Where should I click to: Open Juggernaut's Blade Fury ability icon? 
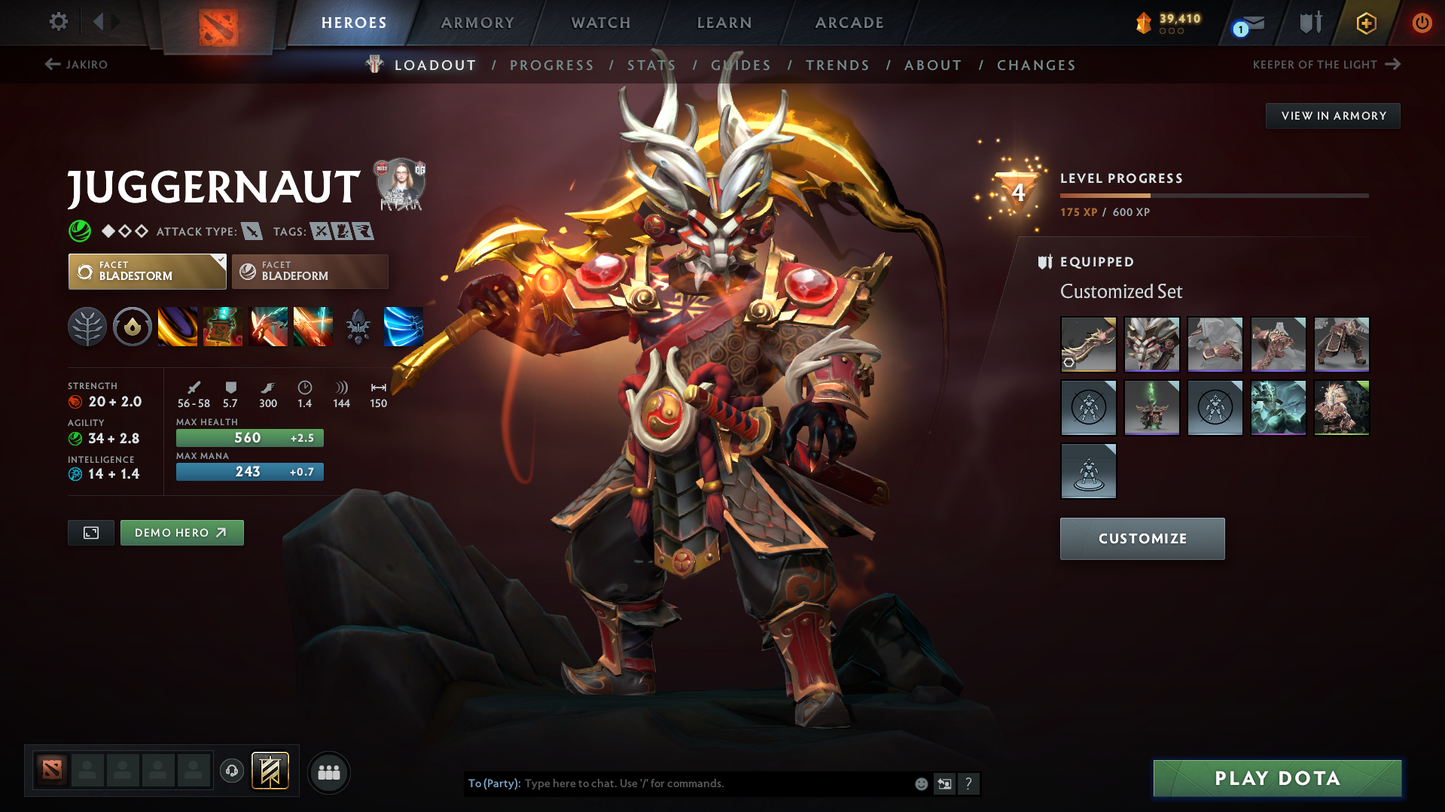click(x=177, y=326)
